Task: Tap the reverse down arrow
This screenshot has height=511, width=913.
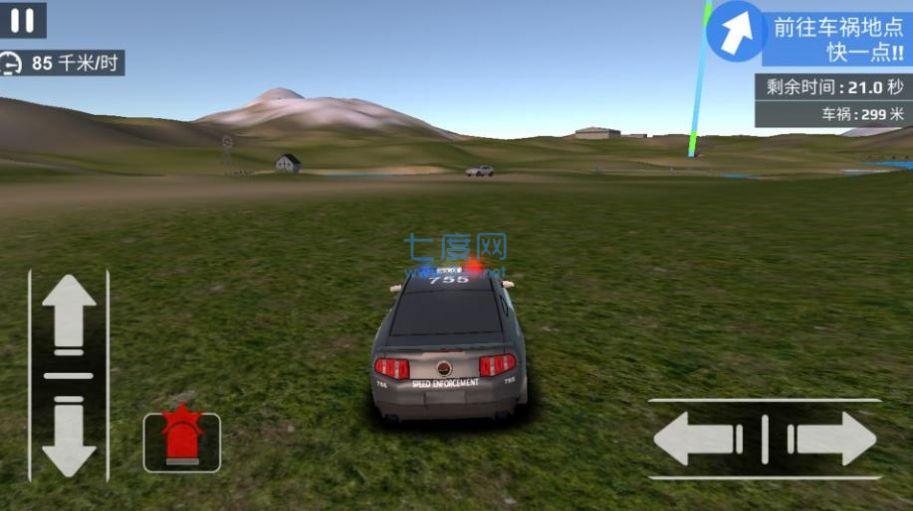Action: tap(68, 437)
